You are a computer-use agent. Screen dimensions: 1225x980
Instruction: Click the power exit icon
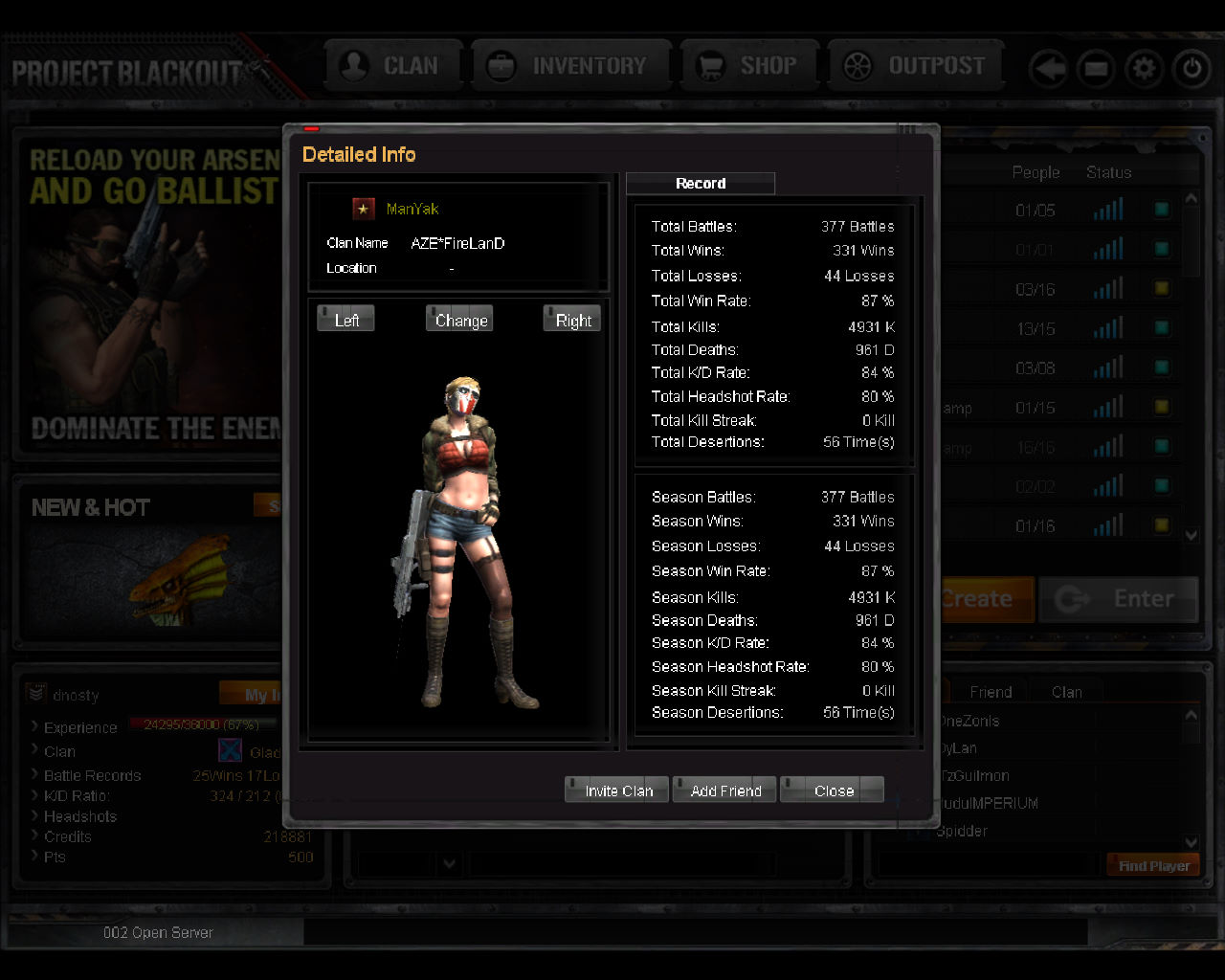[x=1192, y=69]
